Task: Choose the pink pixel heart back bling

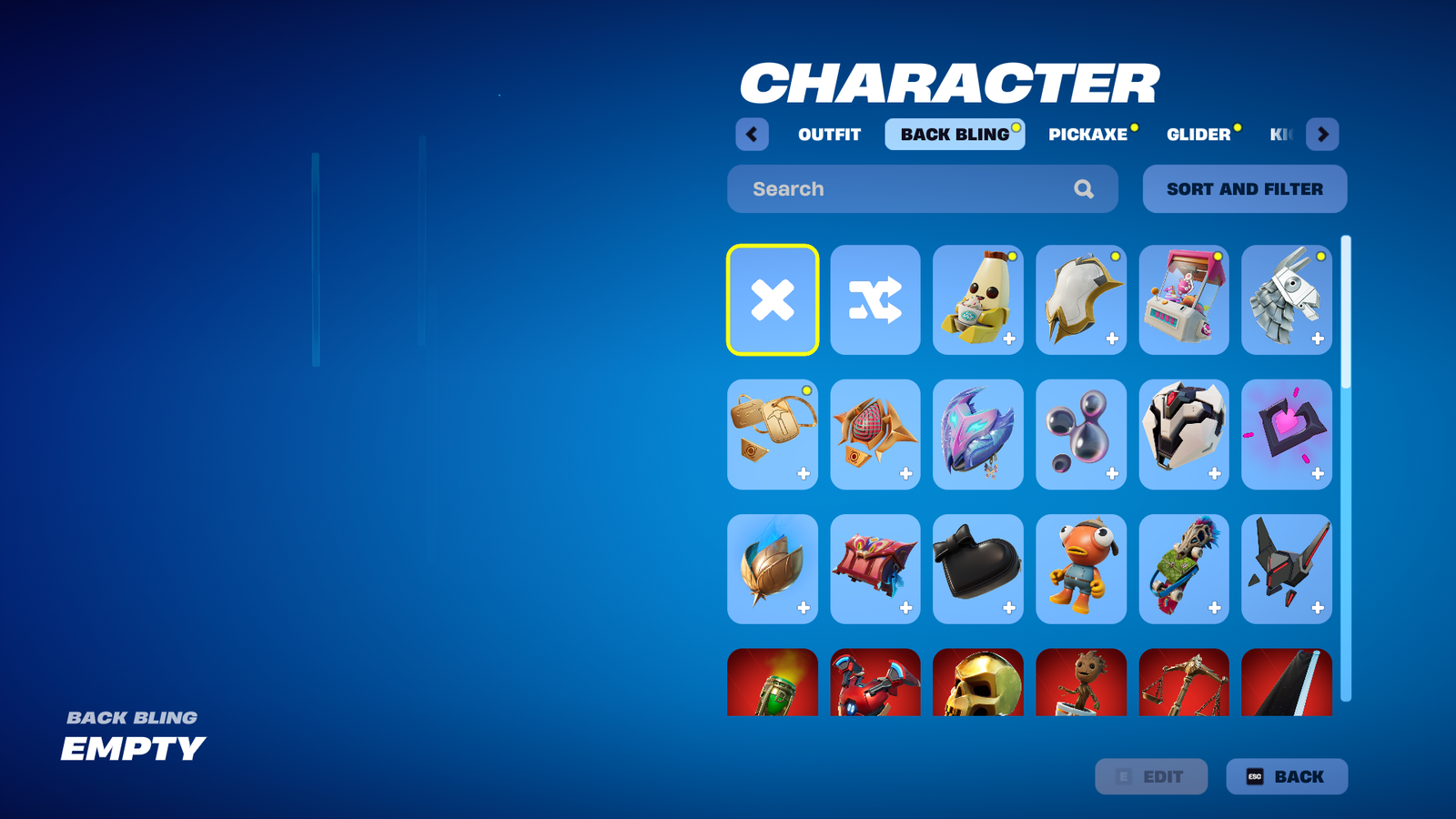Action: pyautogui.click(x=1286, y=434)
